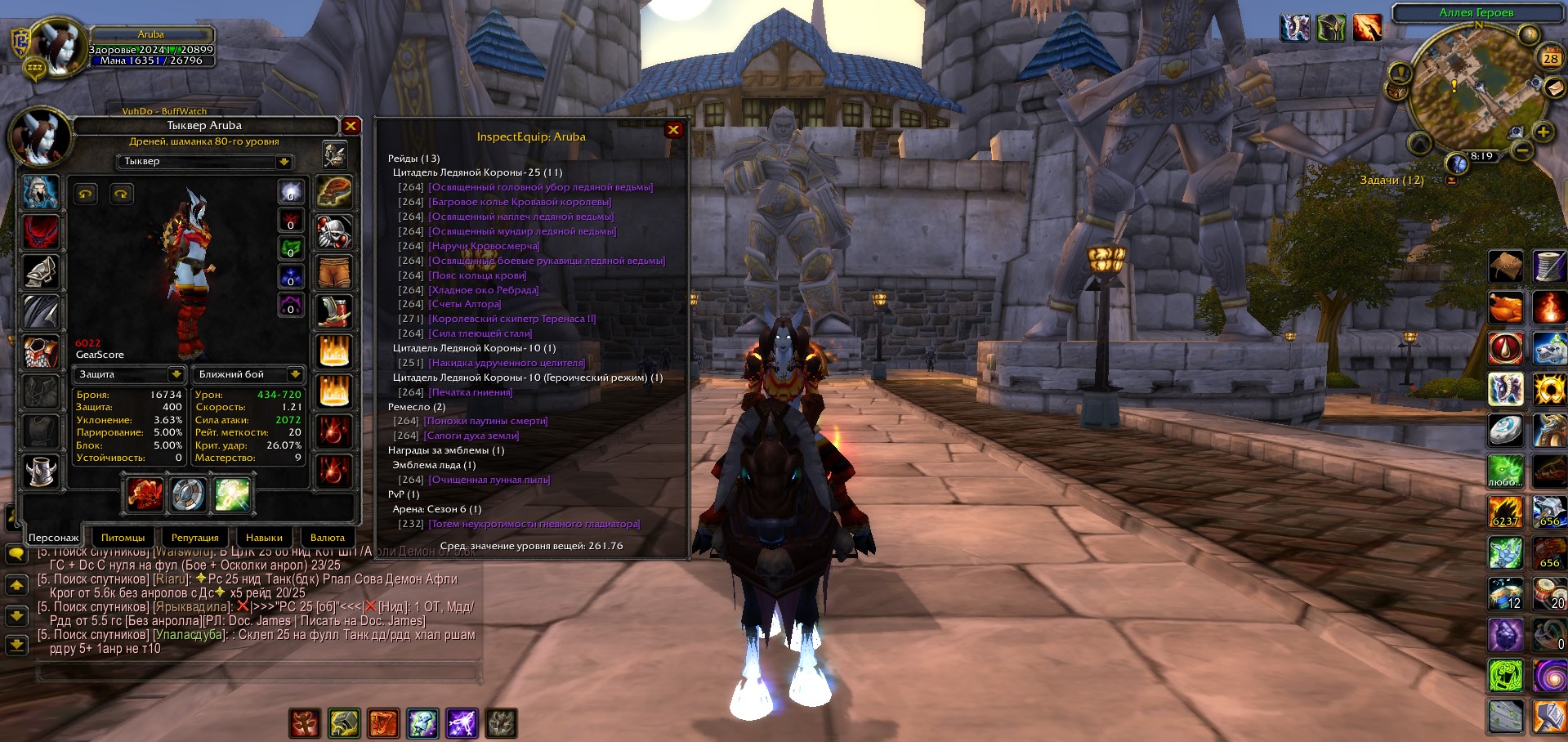Switch to the Питомцы tab
Screen dimensions: 1568x742
[x=123, y=538]
